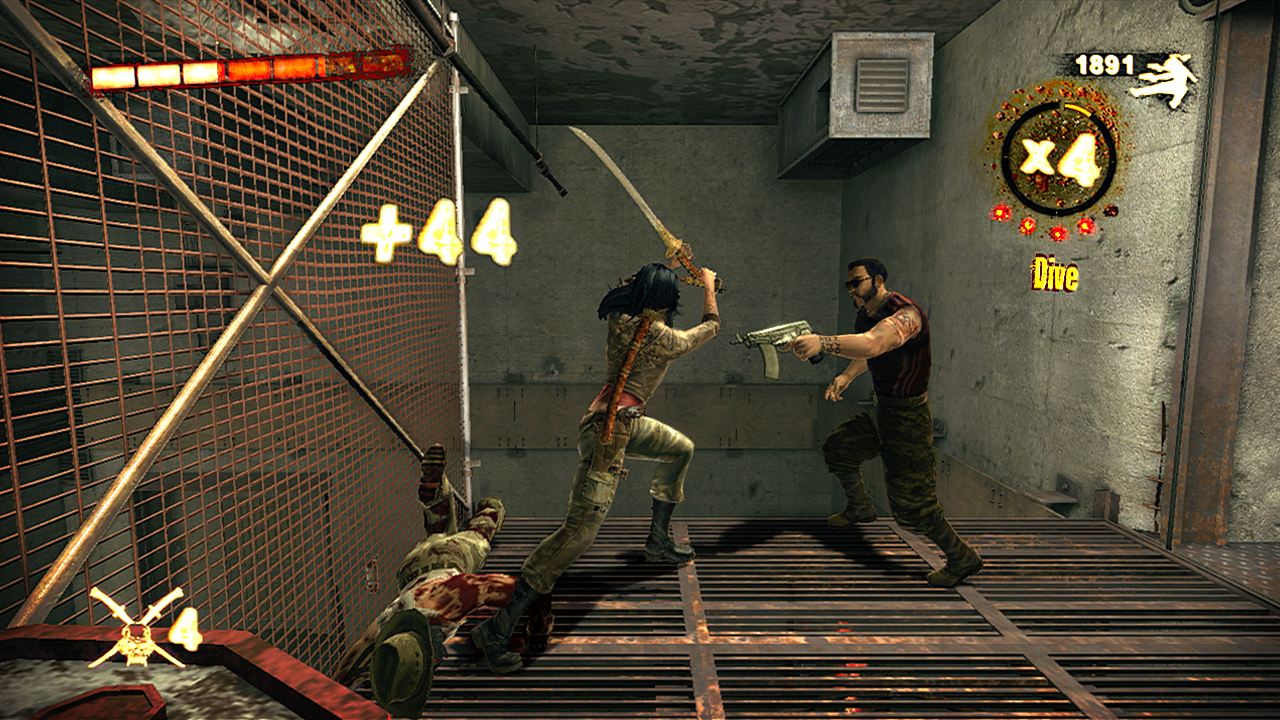The height and width of the screenshot is (720, 1280).
Task: Select the yellow Dive move label
Action: point(1055,276)
